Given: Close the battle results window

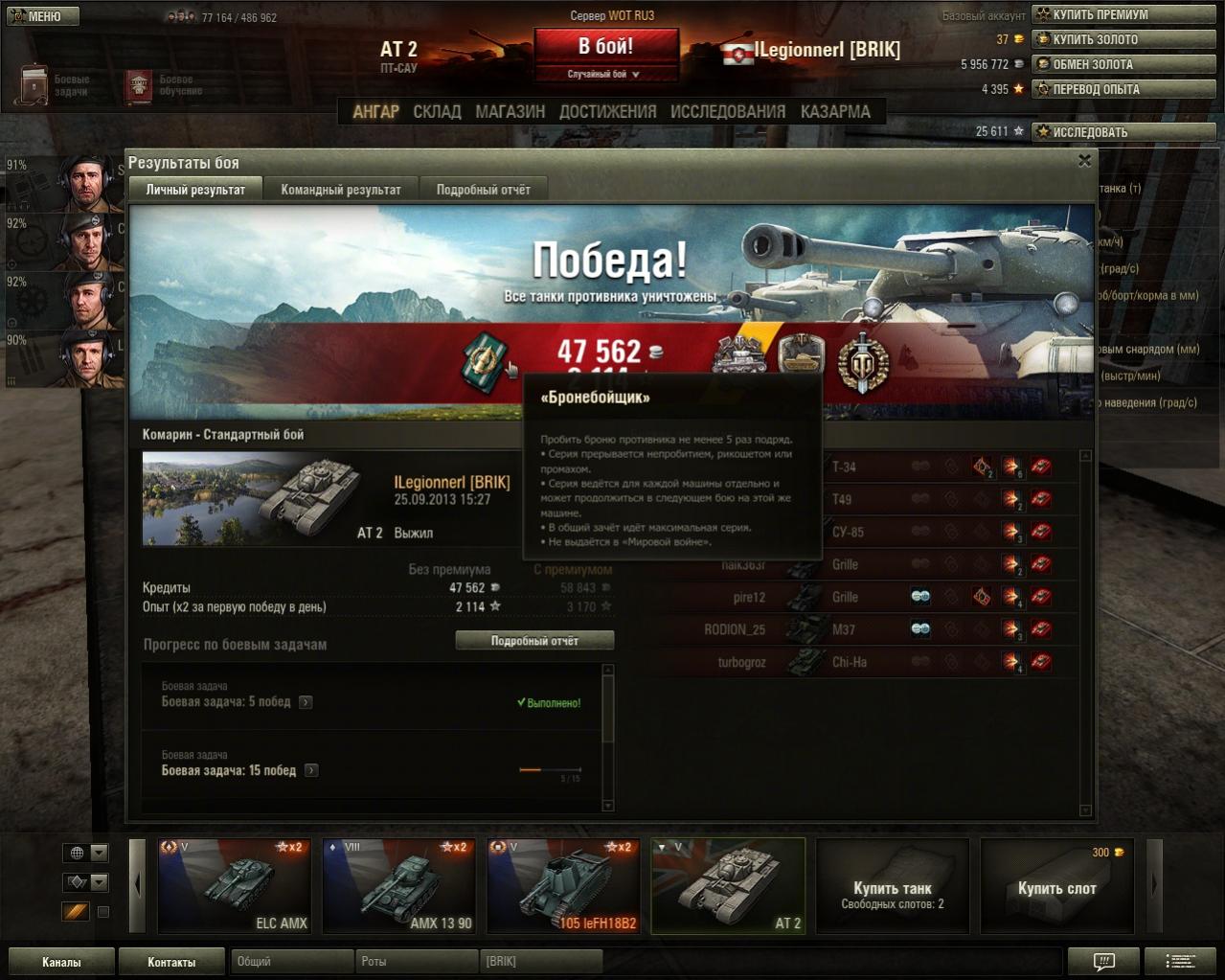Looking at the screenshot, I should click(1084, 161).
